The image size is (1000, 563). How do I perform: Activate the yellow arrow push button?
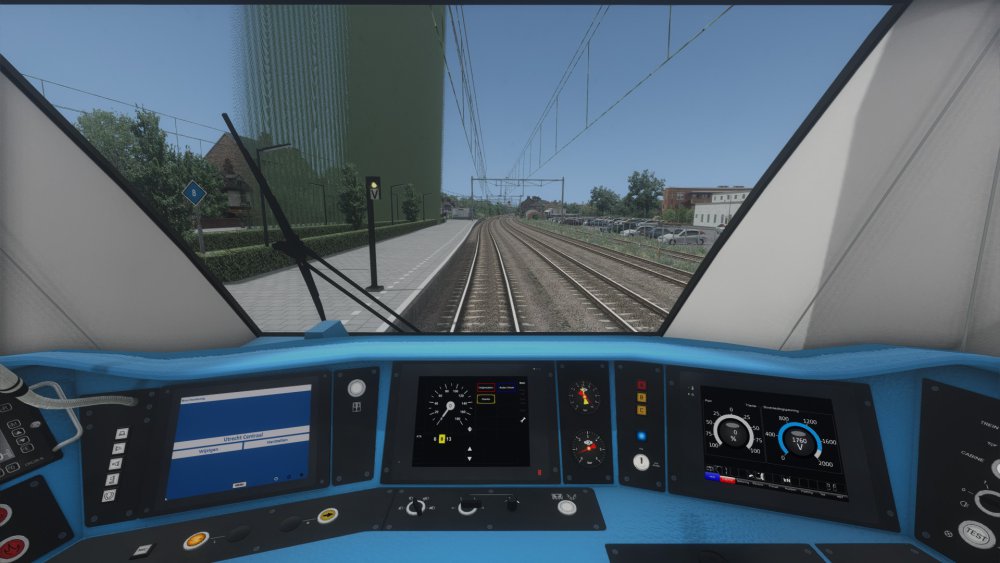tap(327, 515)
